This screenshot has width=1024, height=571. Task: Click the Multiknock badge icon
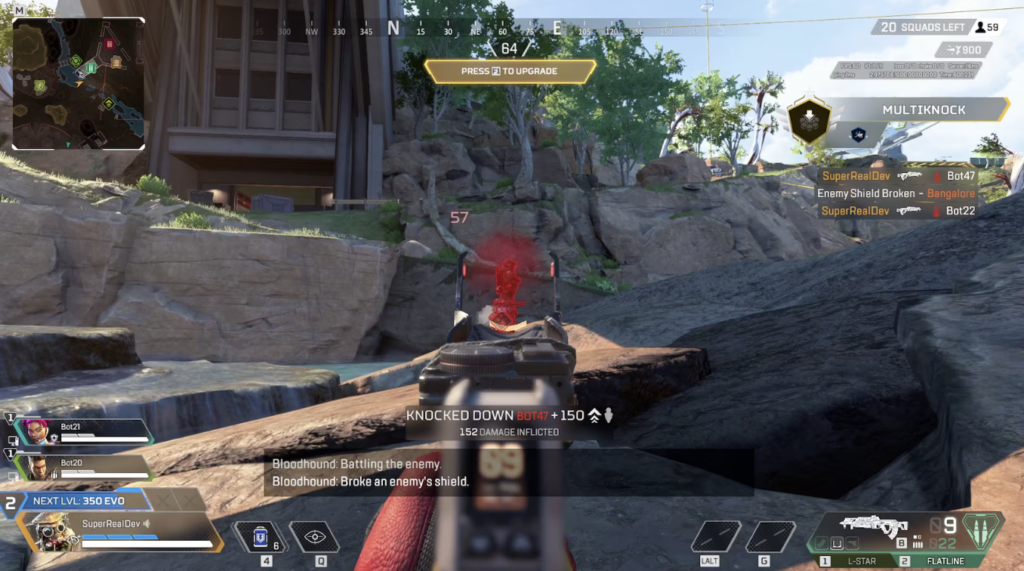pyautogui.click(x=807, y=122)
